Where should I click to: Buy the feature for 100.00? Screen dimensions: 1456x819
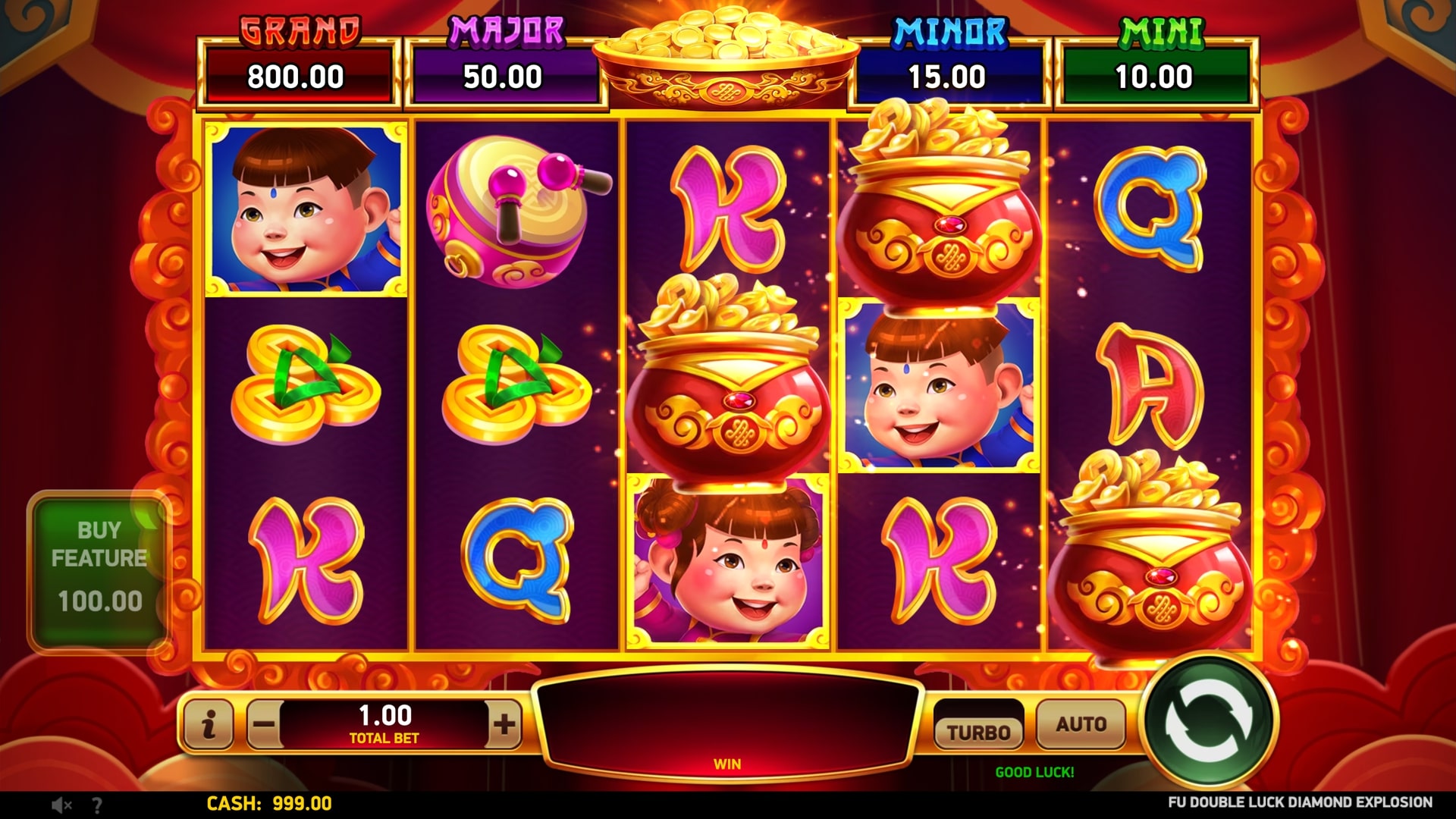[x=99, y=570]
